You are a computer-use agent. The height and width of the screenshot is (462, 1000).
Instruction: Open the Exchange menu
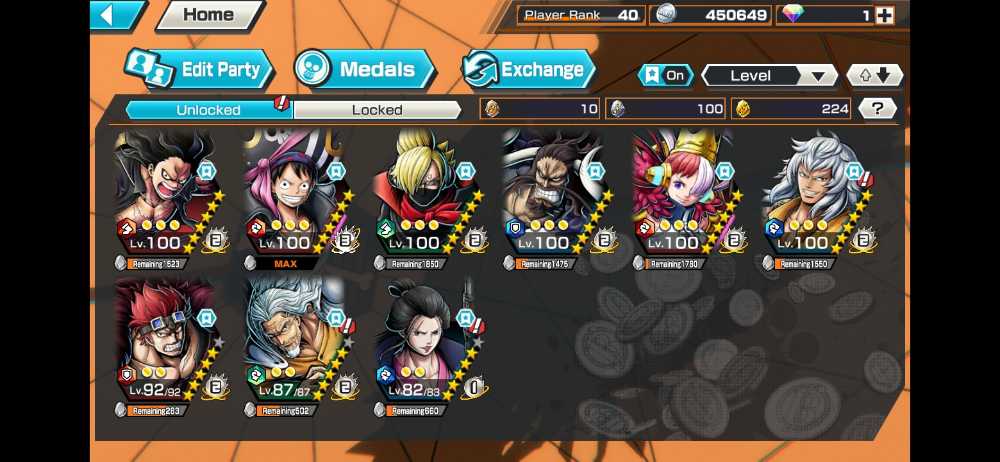528,70
